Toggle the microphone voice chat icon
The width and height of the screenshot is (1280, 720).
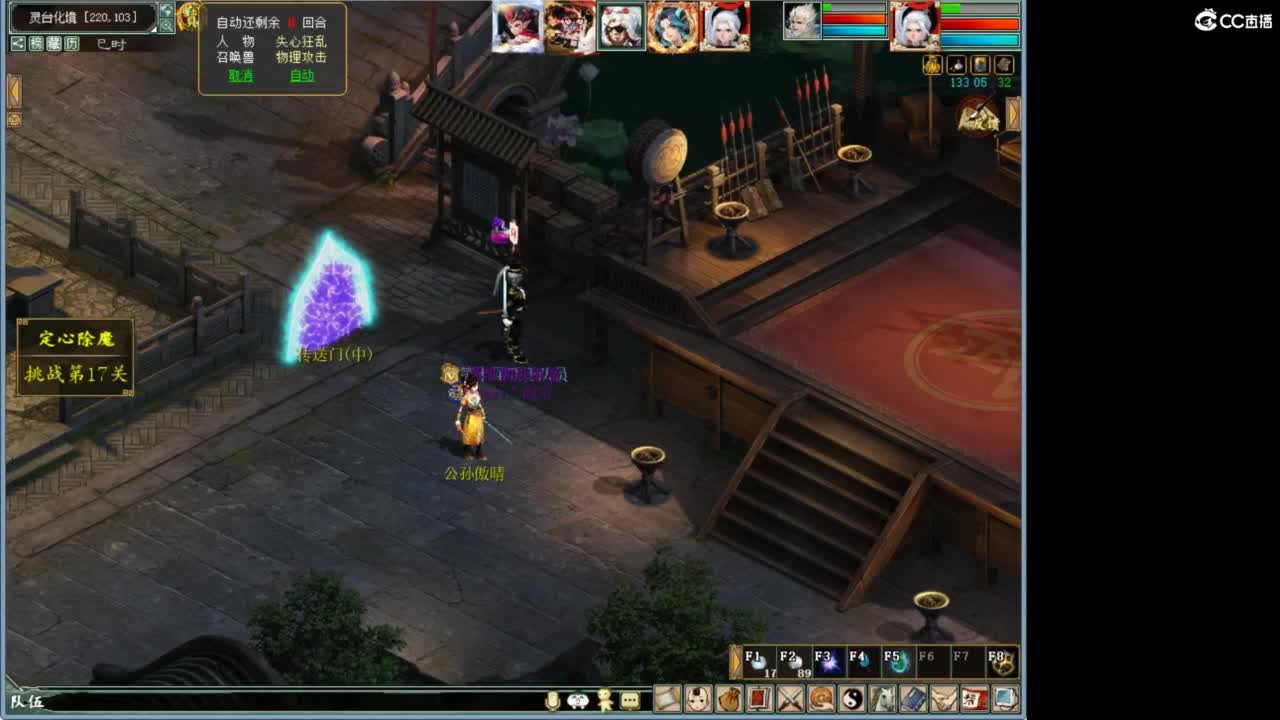(552, 701)
